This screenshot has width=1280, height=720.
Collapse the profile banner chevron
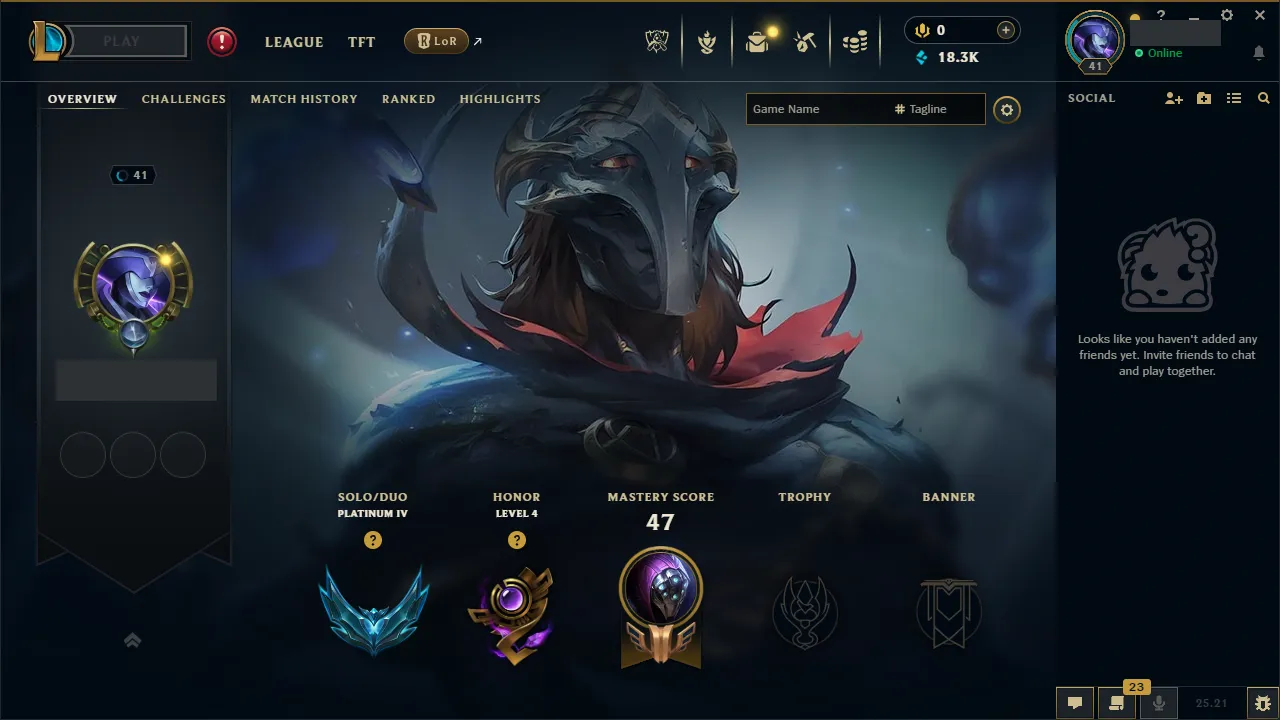click(x=133, y=640)
